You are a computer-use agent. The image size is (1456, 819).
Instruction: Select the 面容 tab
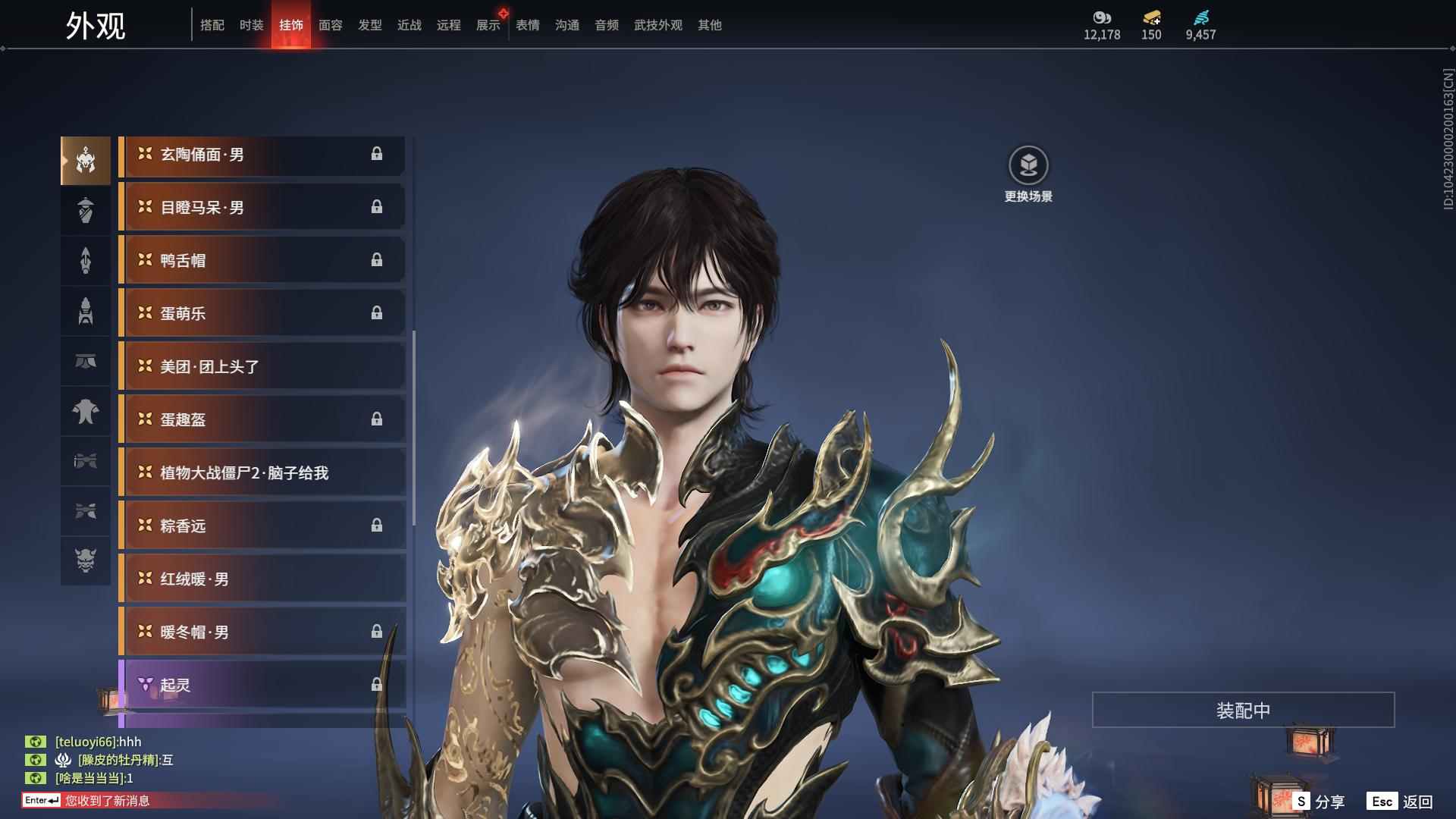pos(331,25)
